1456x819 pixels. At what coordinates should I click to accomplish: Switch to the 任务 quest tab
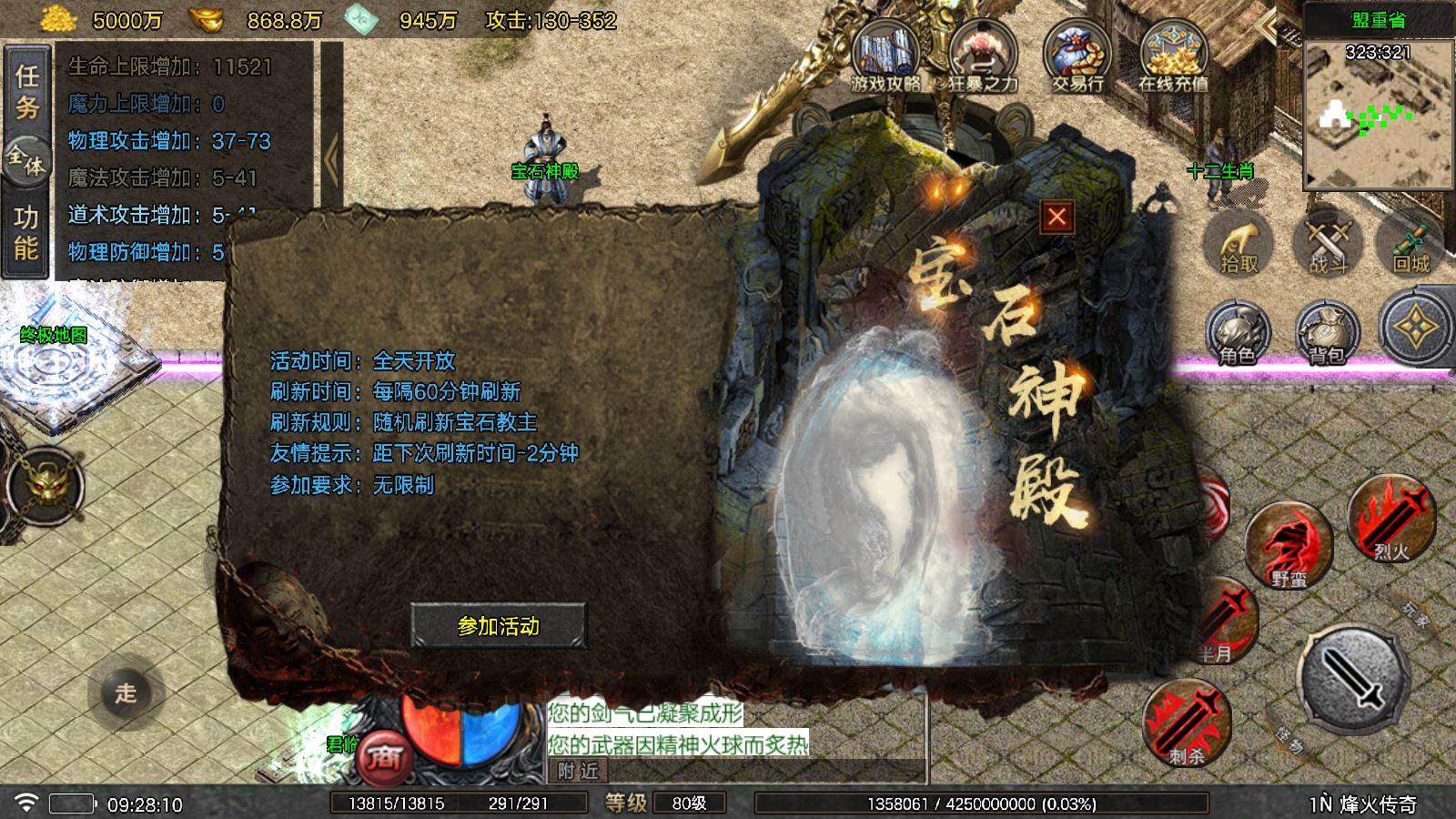click(26, 91)
